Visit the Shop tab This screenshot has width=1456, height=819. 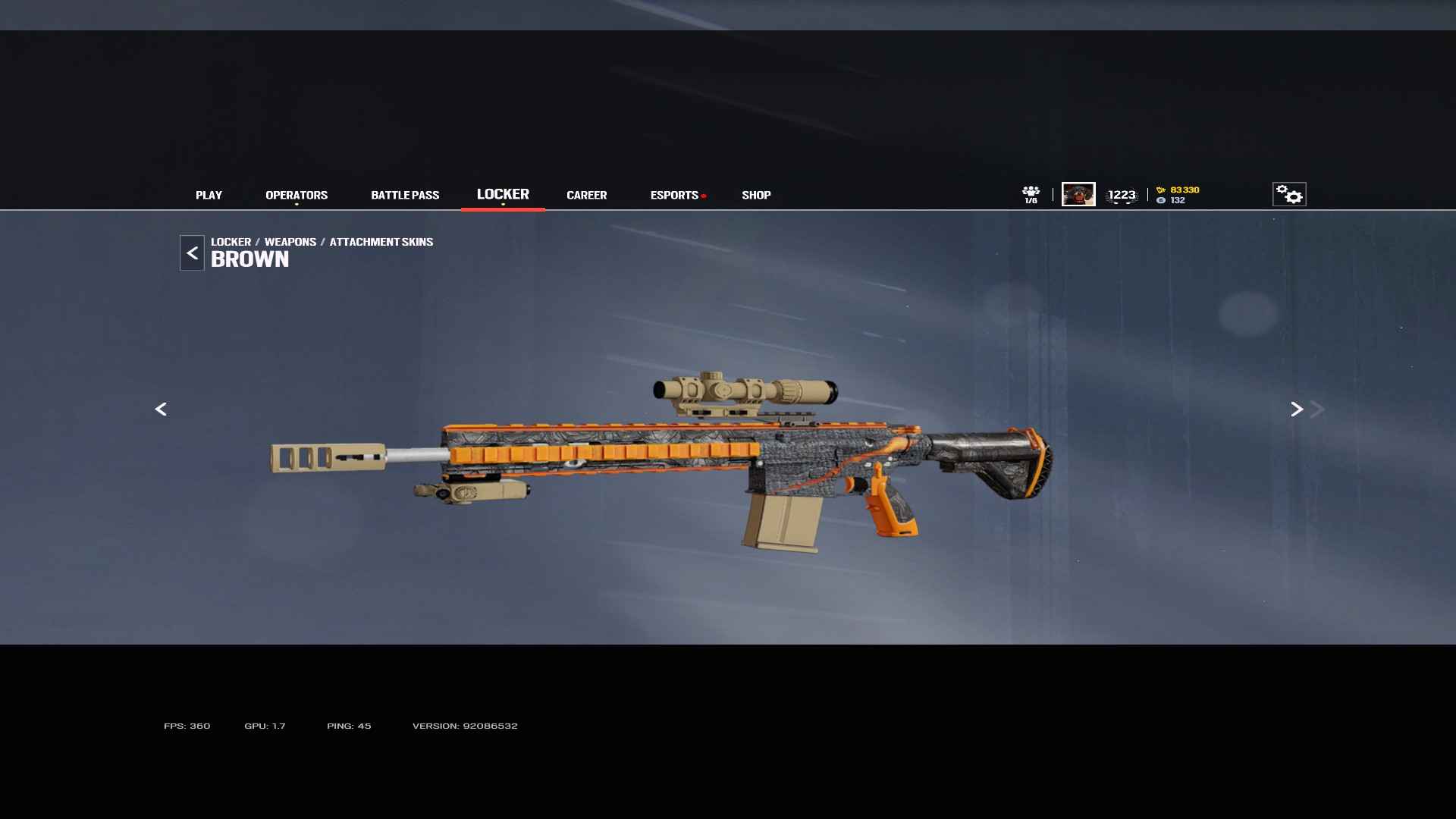(x=756, y=195)
